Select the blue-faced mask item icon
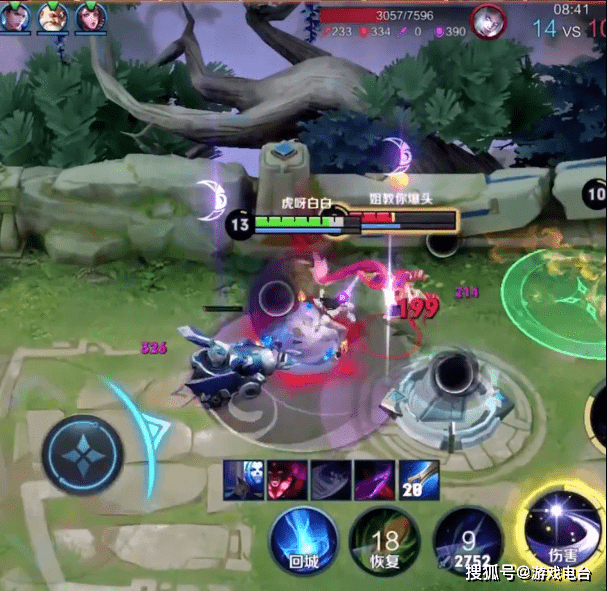Viewport: 607px width, 591px height. pyautogui.click(x=243, y=479)
